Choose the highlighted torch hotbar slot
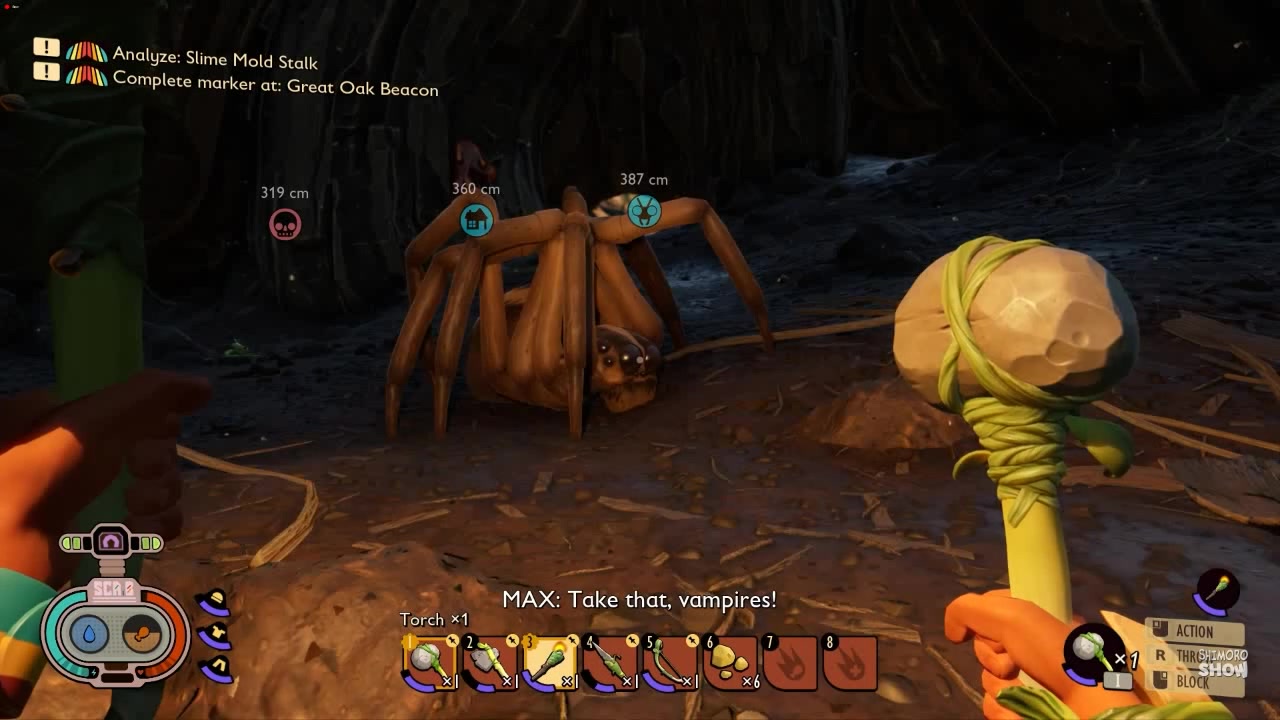The height and width of the screenshot is (720, 1280). tap(549, 663)
